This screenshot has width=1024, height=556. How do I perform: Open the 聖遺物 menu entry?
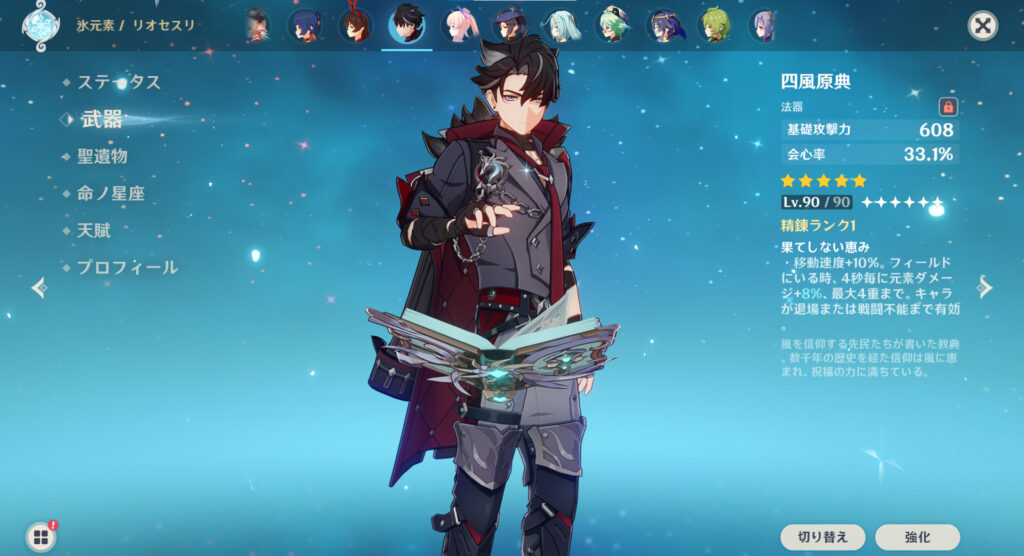coord(102,156)
